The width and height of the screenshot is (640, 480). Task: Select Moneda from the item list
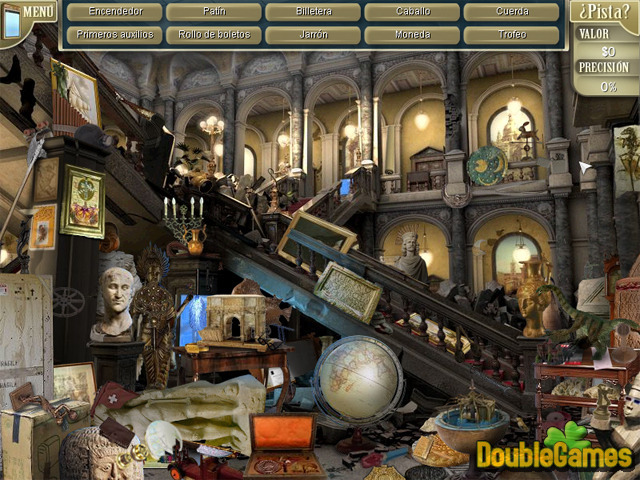412,34
